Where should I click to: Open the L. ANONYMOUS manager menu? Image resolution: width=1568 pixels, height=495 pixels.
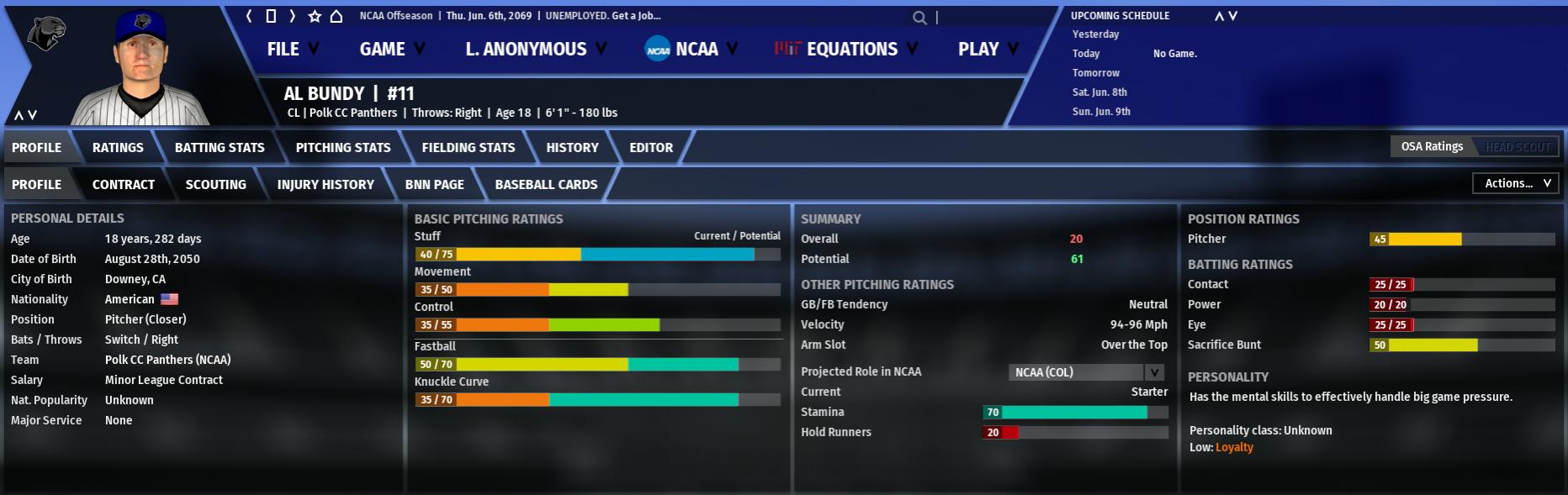(x=535, y=50)
